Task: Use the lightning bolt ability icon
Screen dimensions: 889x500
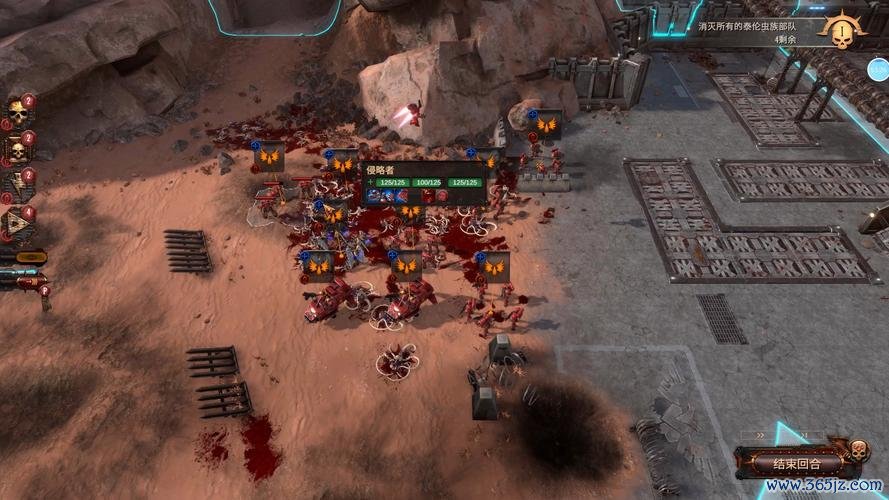Action: (17, 186)
